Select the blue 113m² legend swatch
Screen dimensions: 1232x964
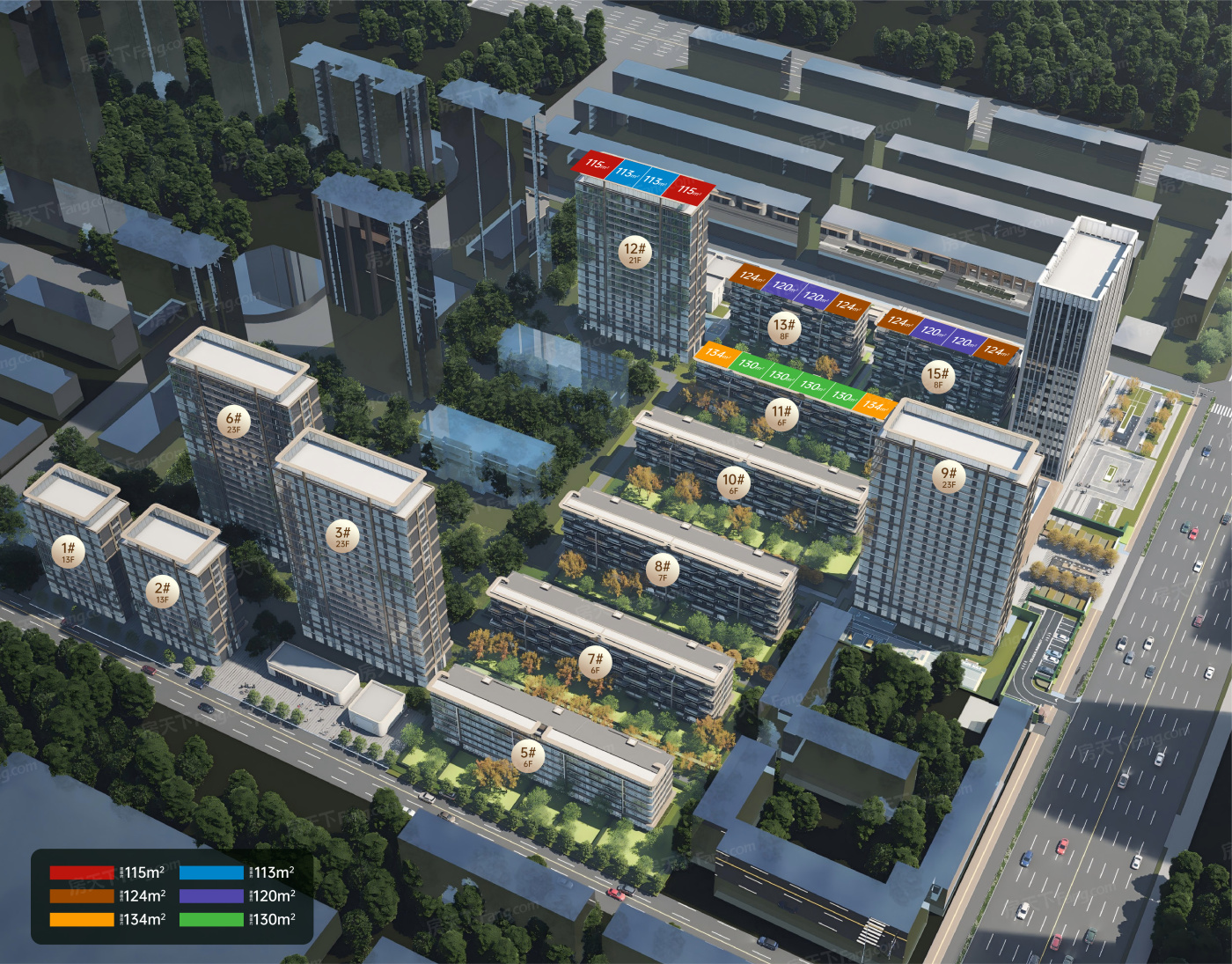[211, 873]
